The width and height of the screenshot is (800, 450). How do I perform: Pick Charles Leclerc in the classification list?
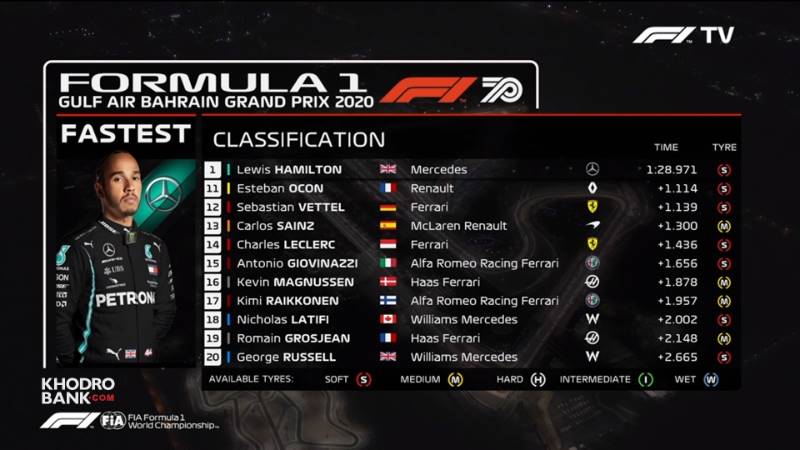(x=470, y=244)
